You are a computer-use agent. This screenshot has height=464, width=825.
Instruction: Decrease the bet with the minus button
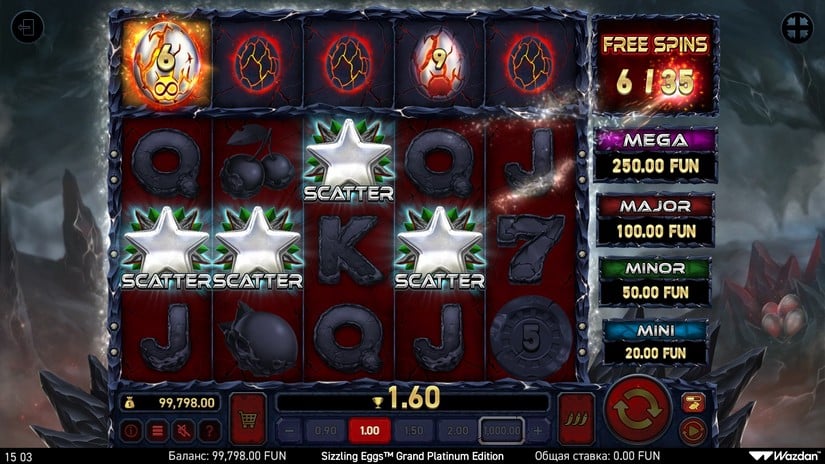point(288,430)
